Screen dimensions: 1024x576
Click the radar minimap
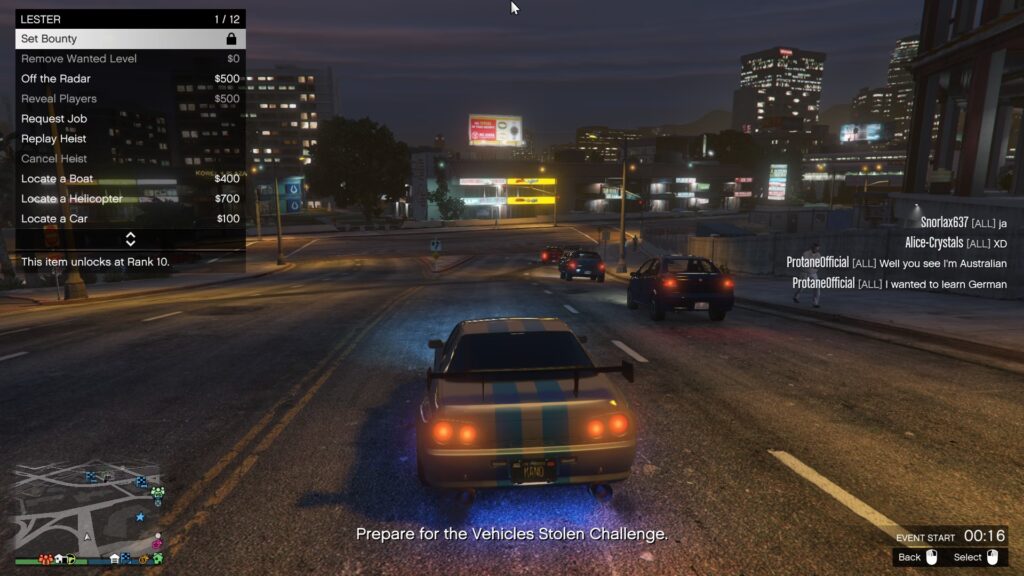[87, 510]
